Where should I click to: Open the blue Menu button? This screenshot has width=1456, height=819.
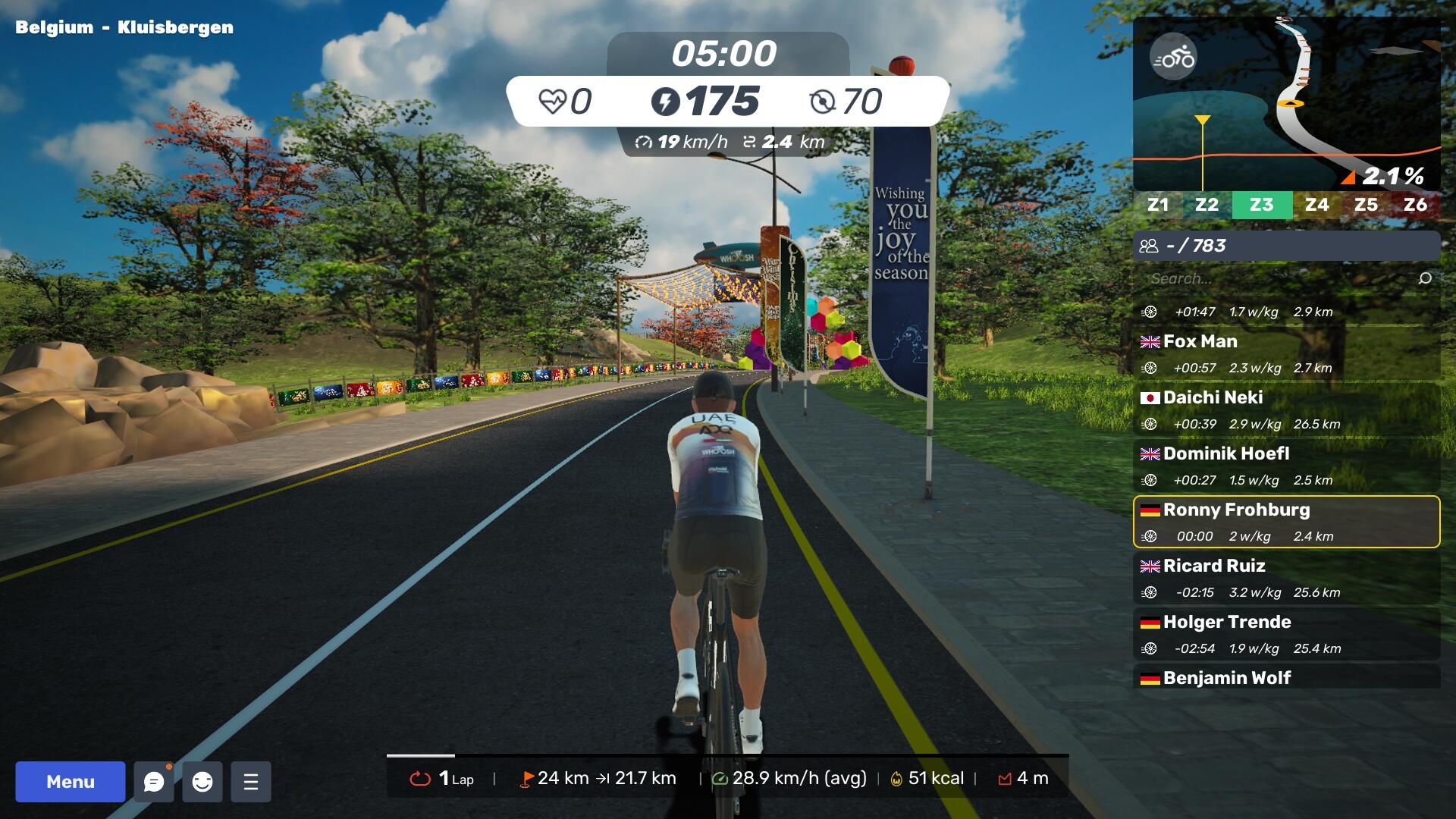click(x=71, y=781)
